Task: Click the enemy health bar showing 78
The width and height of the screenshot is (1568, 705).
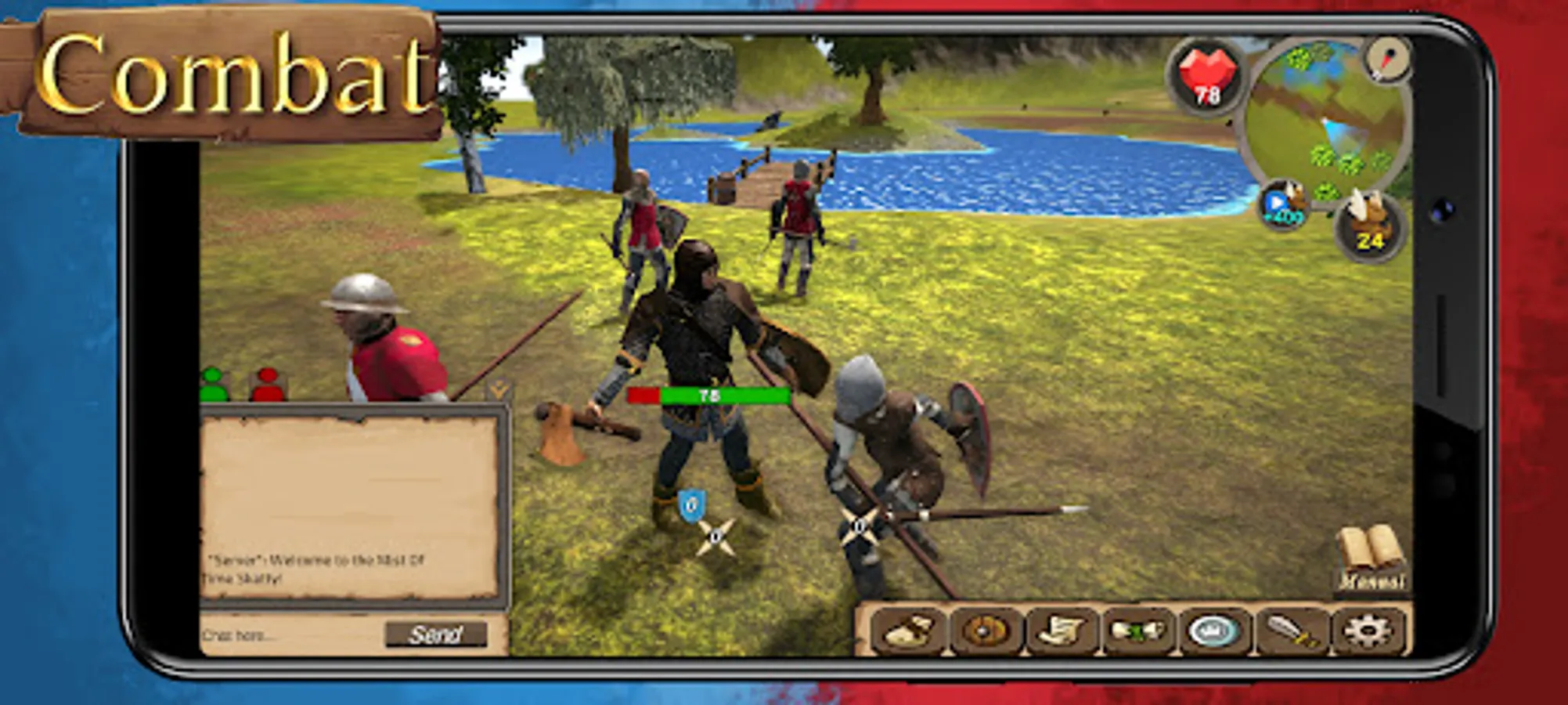Action: coord(712,396)
